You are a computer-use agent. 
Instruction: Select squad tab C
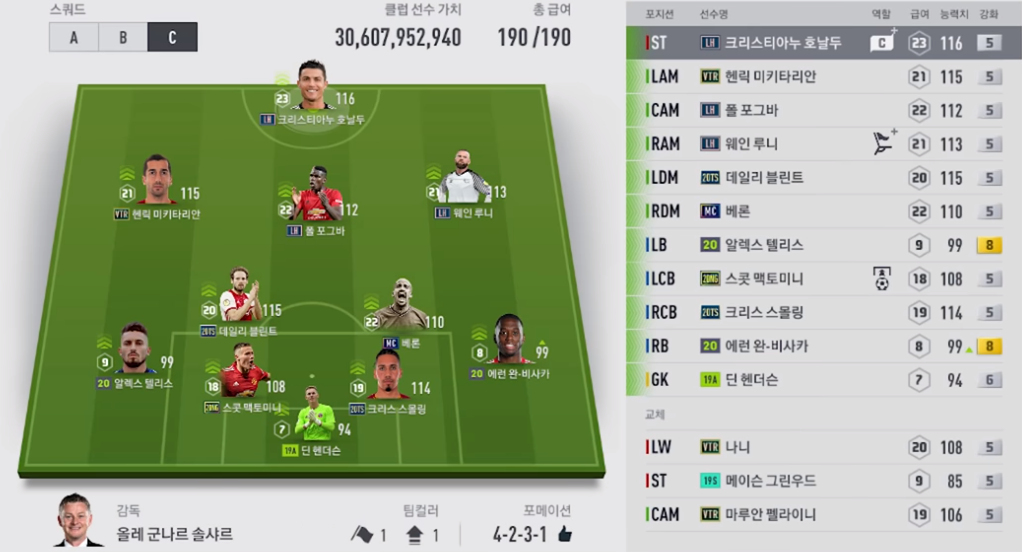(172, 37)
